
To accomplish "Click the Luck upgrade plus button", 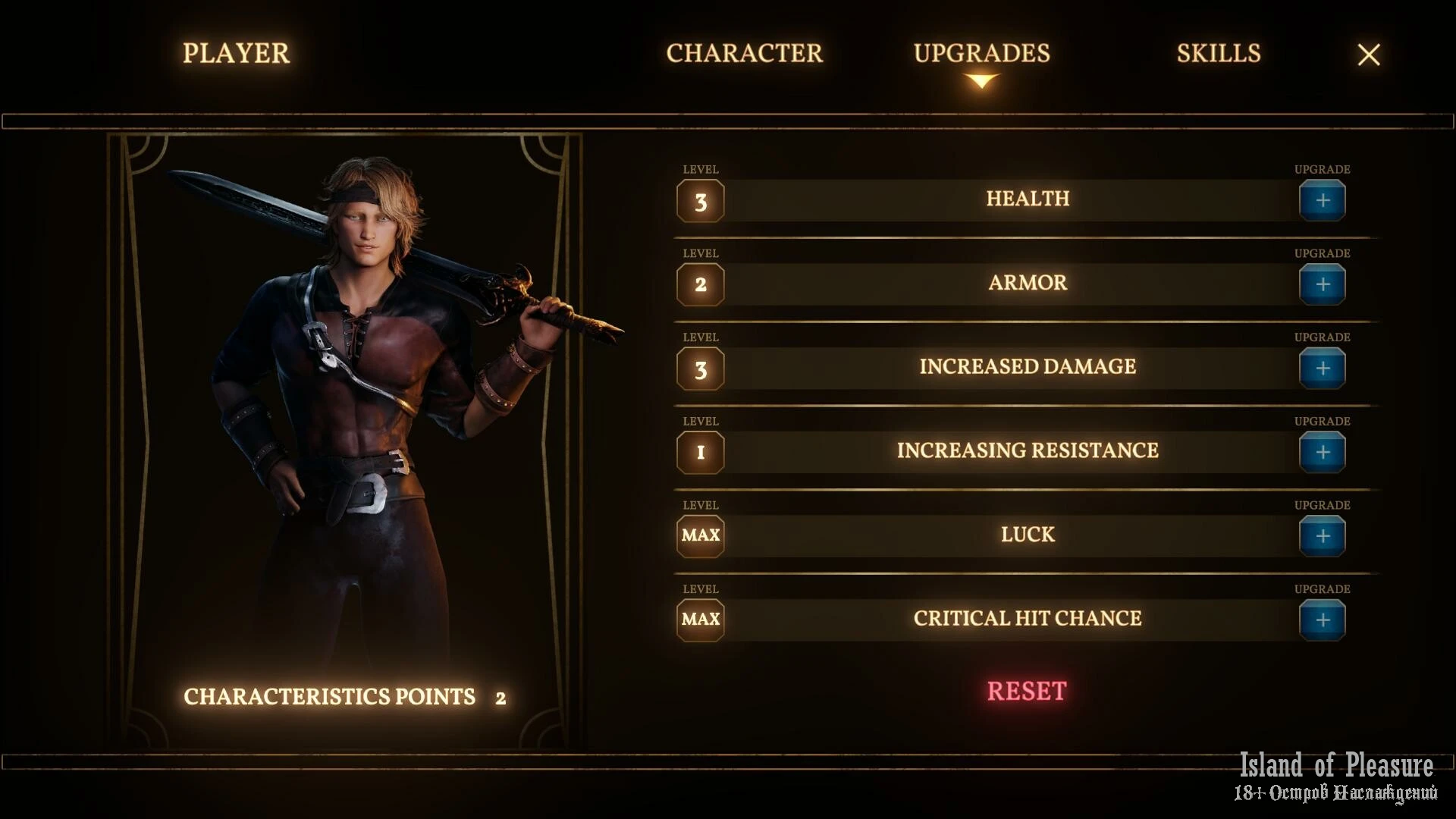I will (1322, 537).
